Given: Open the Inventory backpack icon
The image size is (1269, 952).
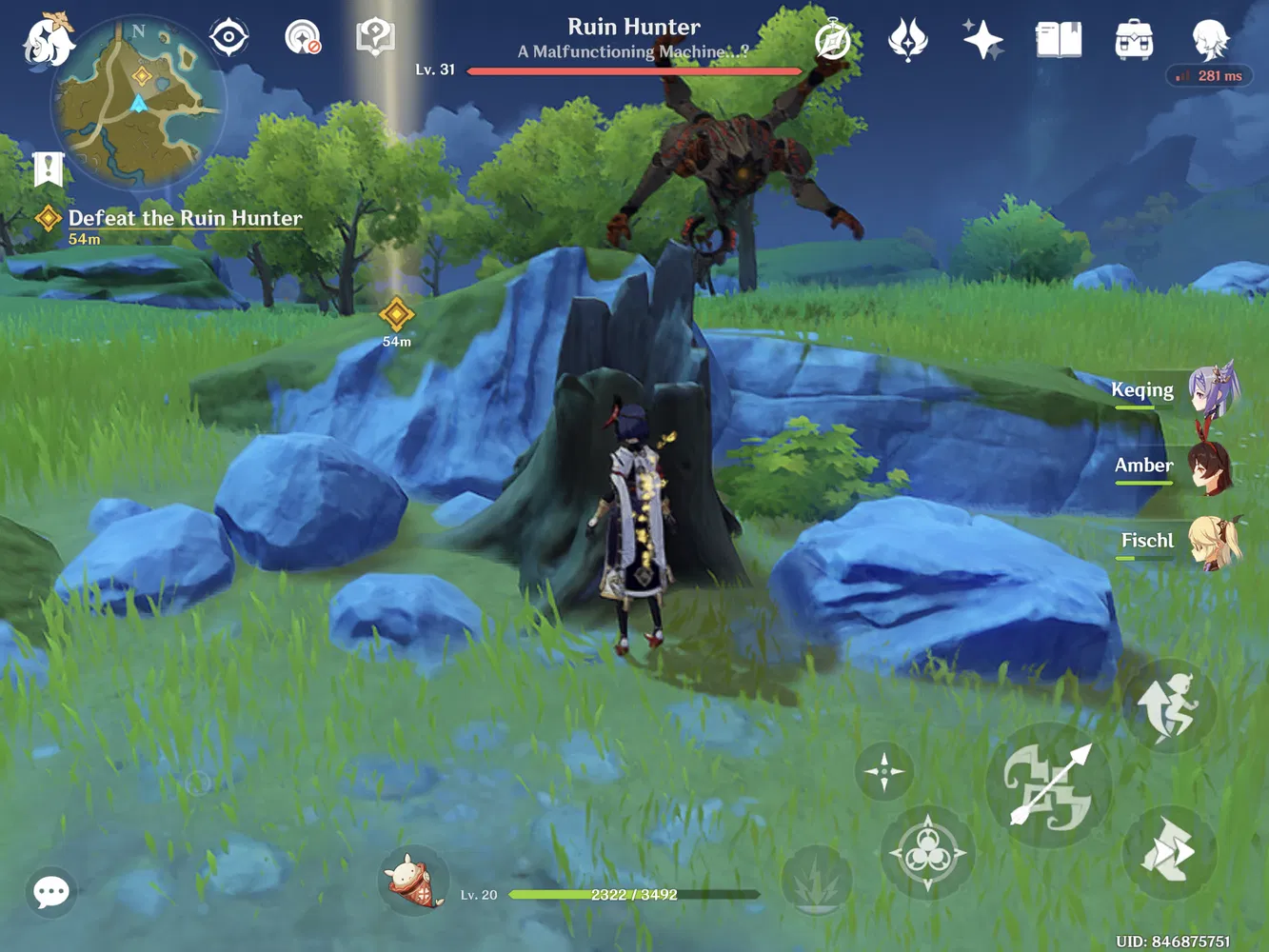Looking at the screenshot, I should [1132, 40].
